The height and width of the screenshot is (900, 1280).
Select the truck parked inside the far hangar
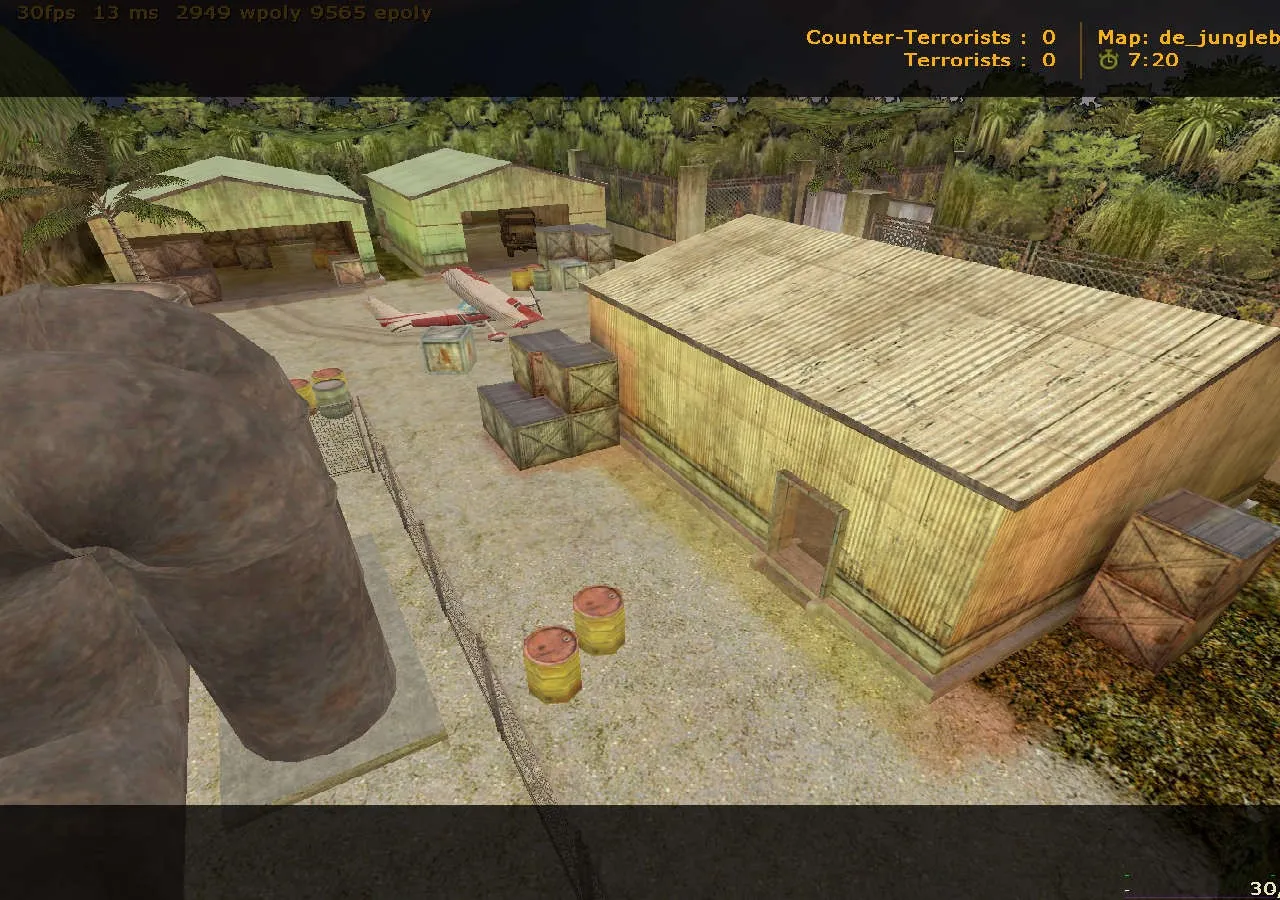[518, 231]
